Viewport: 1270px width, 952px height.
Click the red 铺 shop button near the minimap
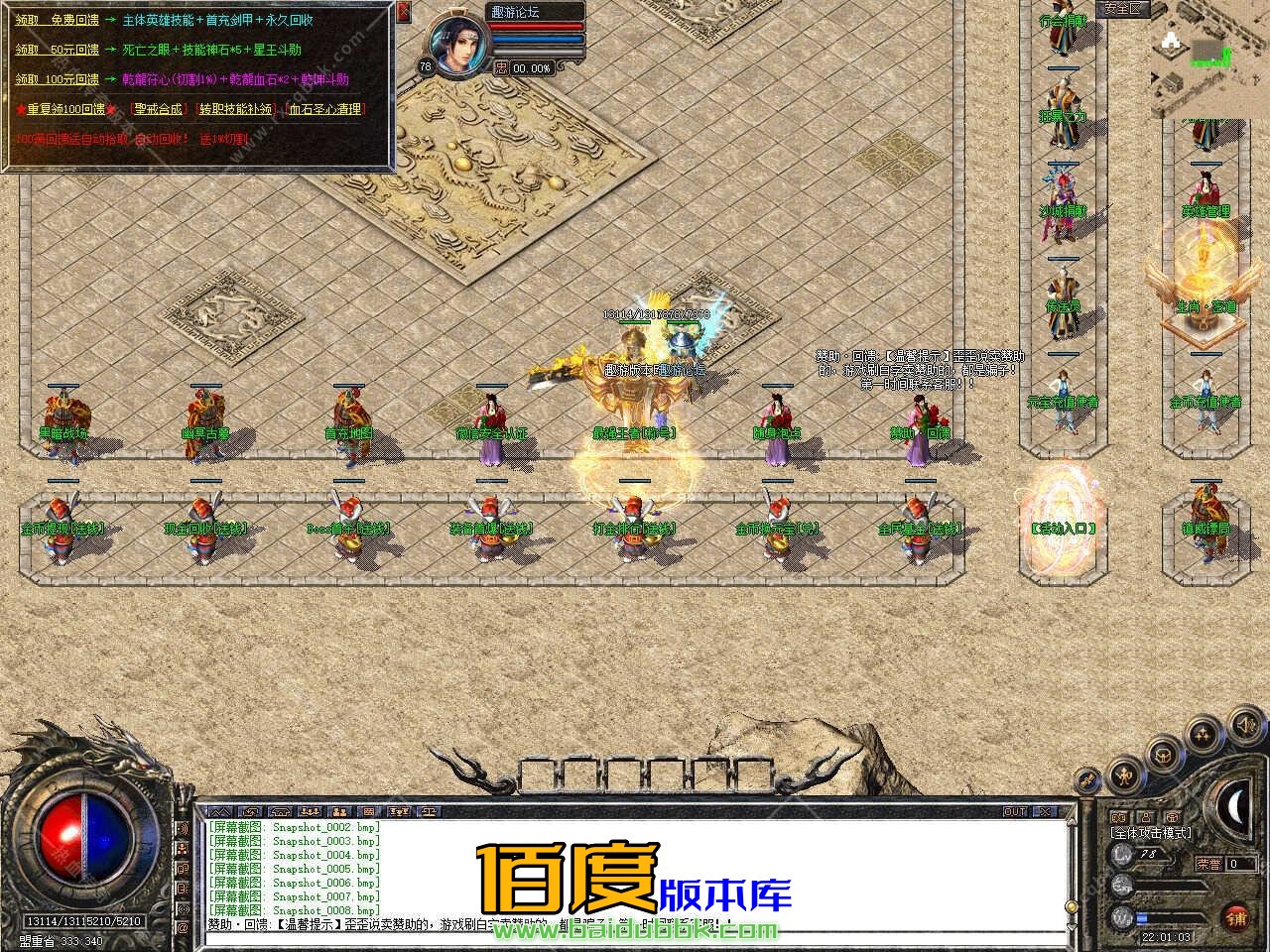tap(1236, 918)
